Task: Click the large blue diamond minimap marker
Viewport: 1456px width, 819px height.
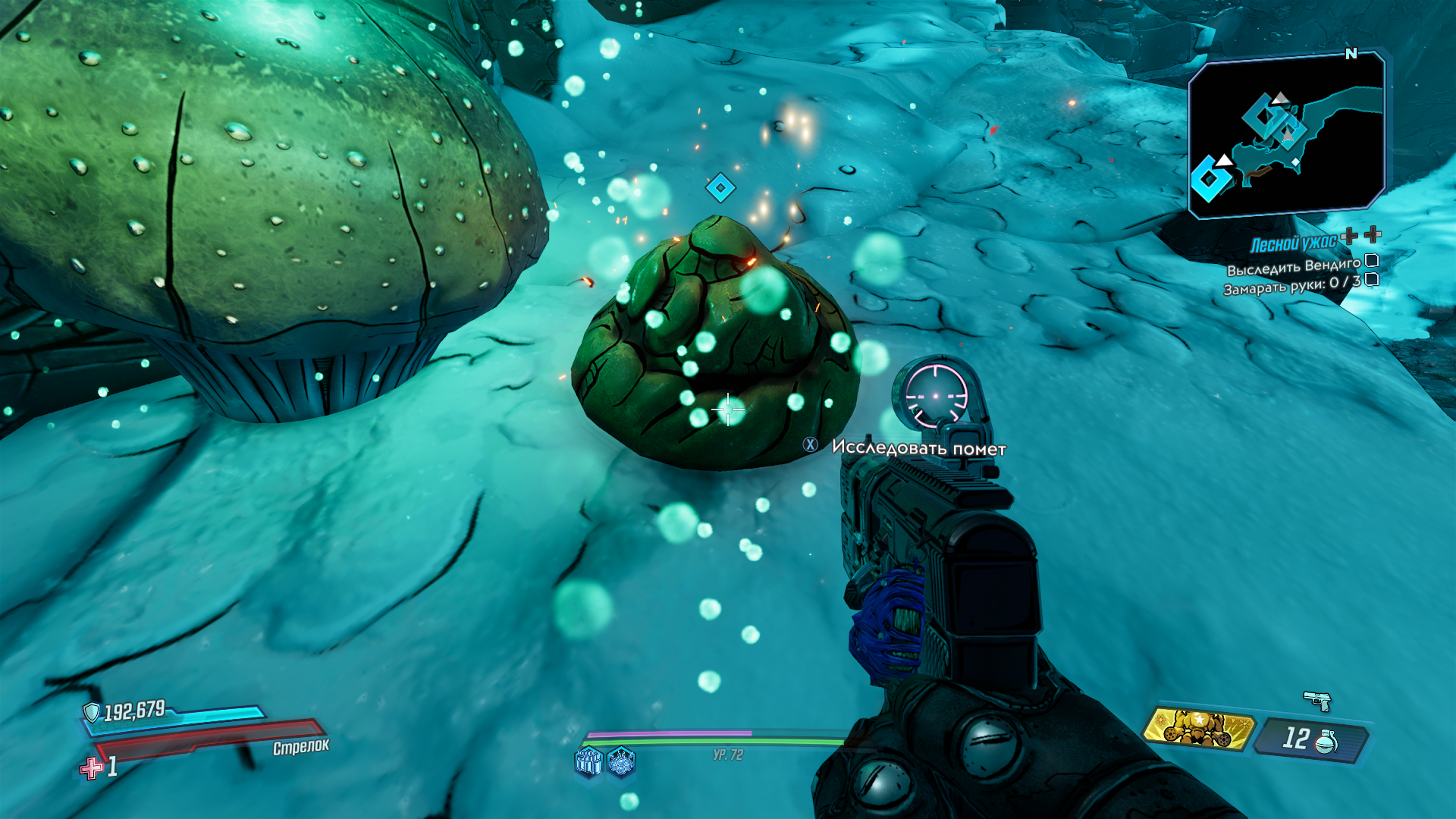Action: point(1209,179)
